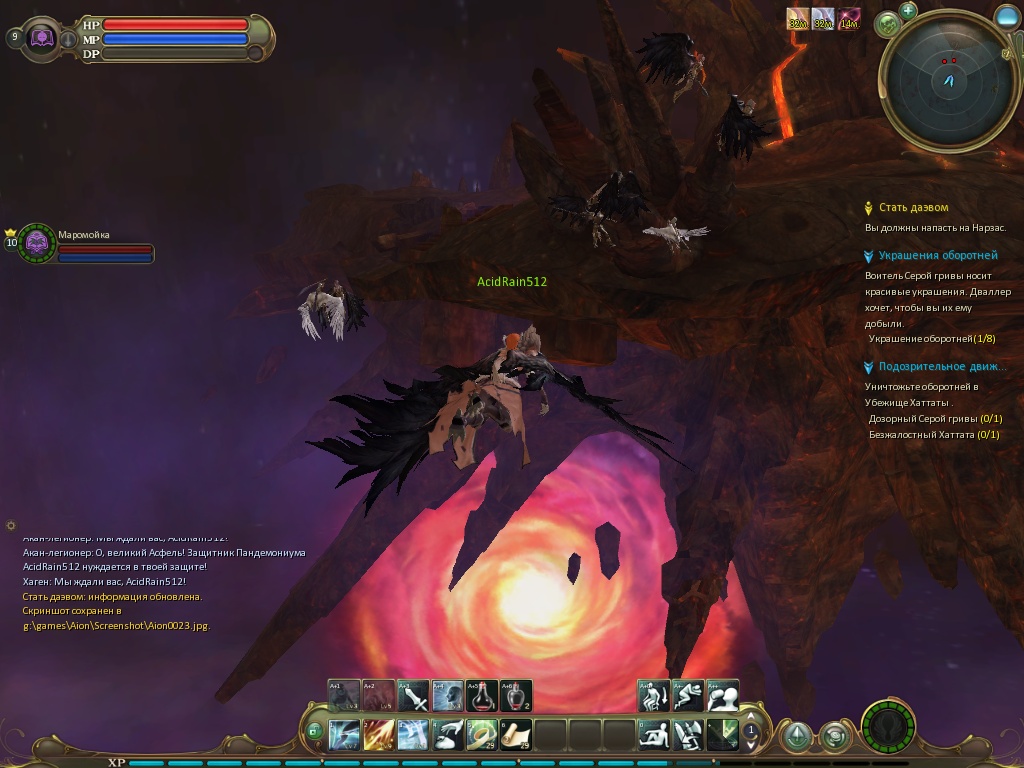Screen dimensions: 1024x768
Task: Use the bandage roll item
Action: tap(482, 735)
